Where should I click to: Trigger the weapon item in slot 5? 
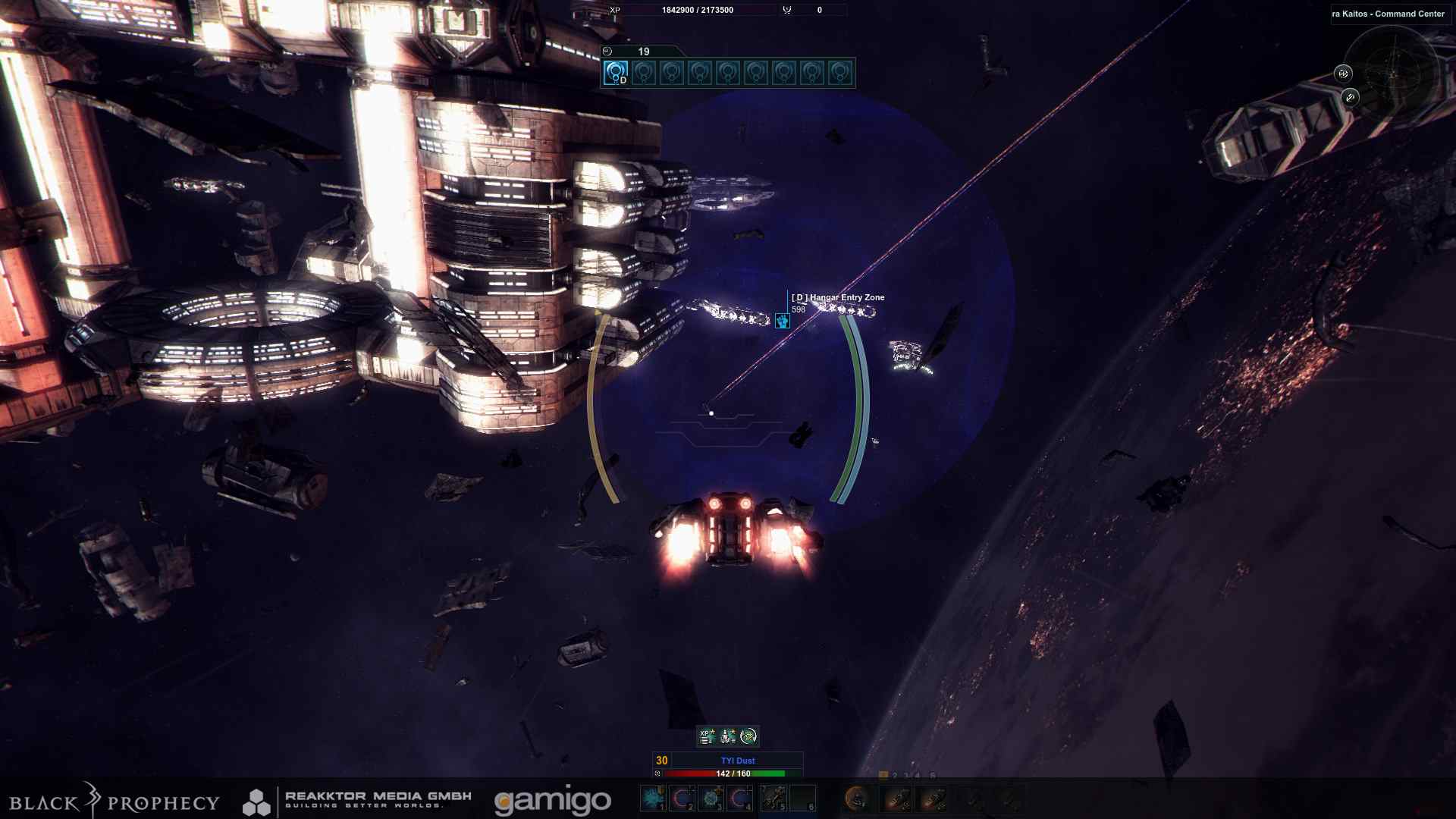773,798
